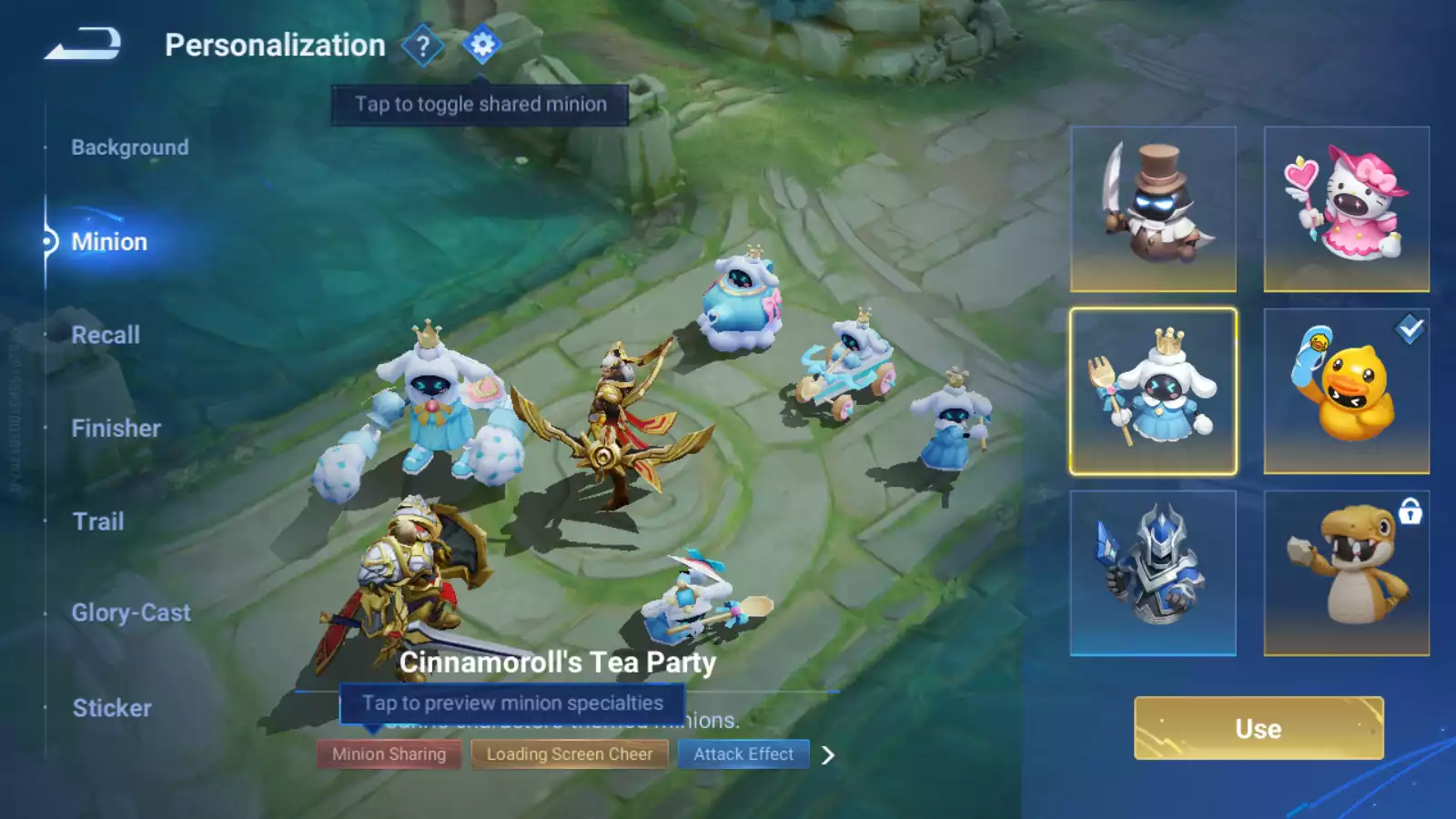Select the top-hat minion skin thumbnail
Image resolution: width=1456 pixels, height=819 pixels.
tap(1153, 209)
